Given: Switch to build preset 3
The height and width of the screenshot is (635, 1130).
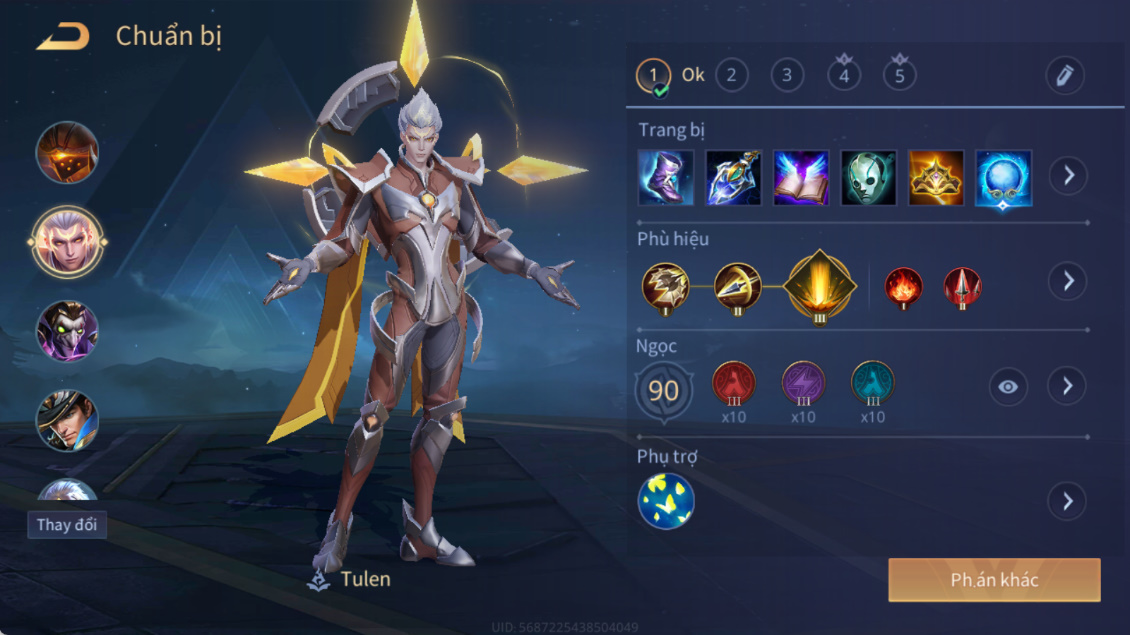Looking at the screenshot, I should click(787, 75).
